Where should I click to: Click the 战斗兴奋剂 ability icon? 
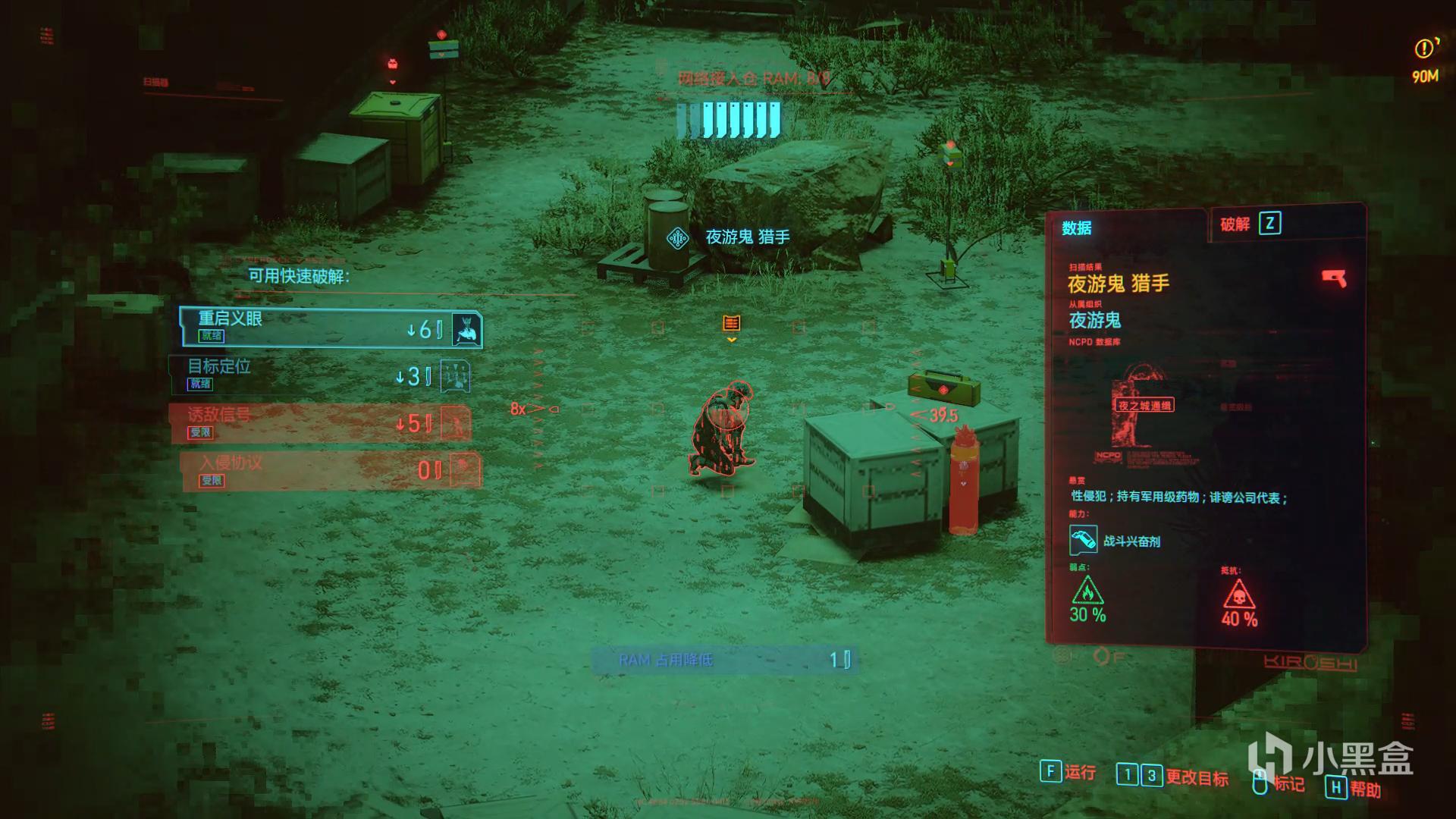tap(1083, 541)
